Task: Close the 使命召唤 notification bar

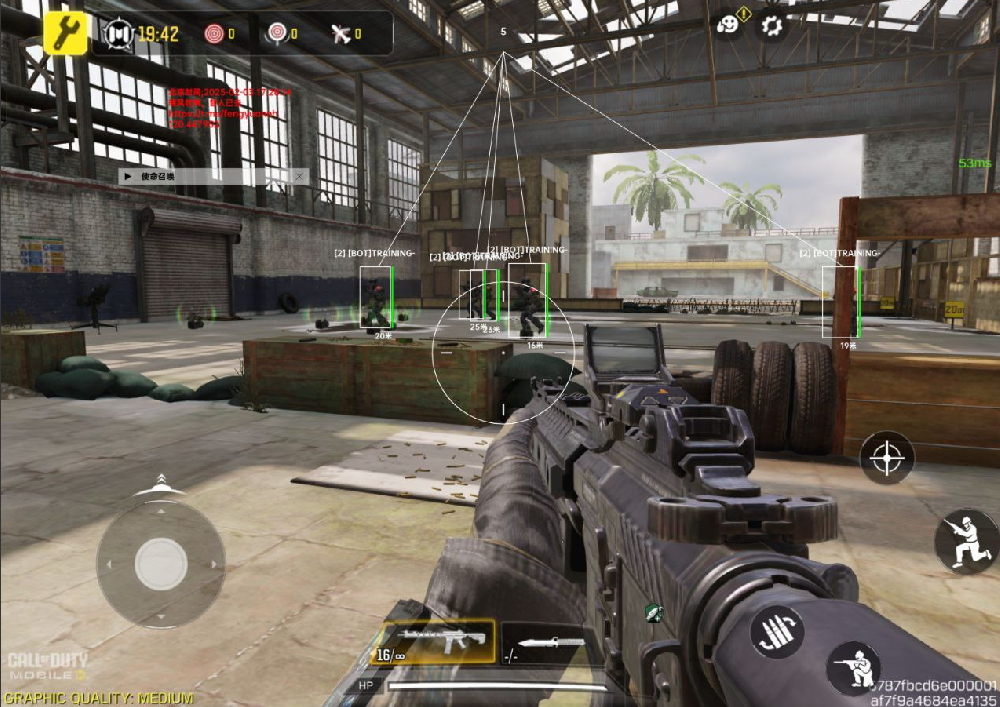Action: pyautogui.click(x=298, y=176)
